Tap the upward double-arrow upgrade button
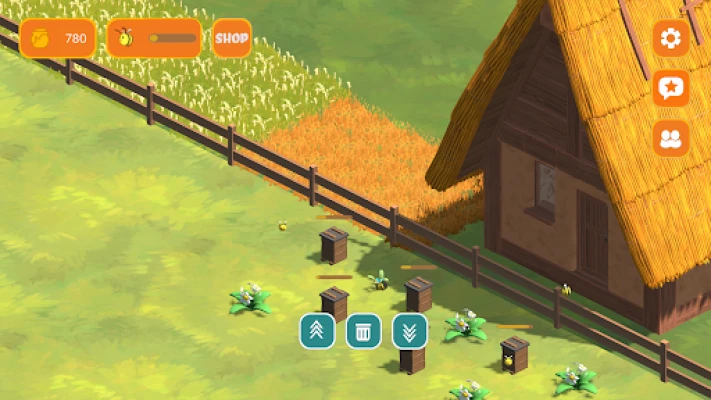The width and height of the screenshot is (711, 400). point(317,331)
